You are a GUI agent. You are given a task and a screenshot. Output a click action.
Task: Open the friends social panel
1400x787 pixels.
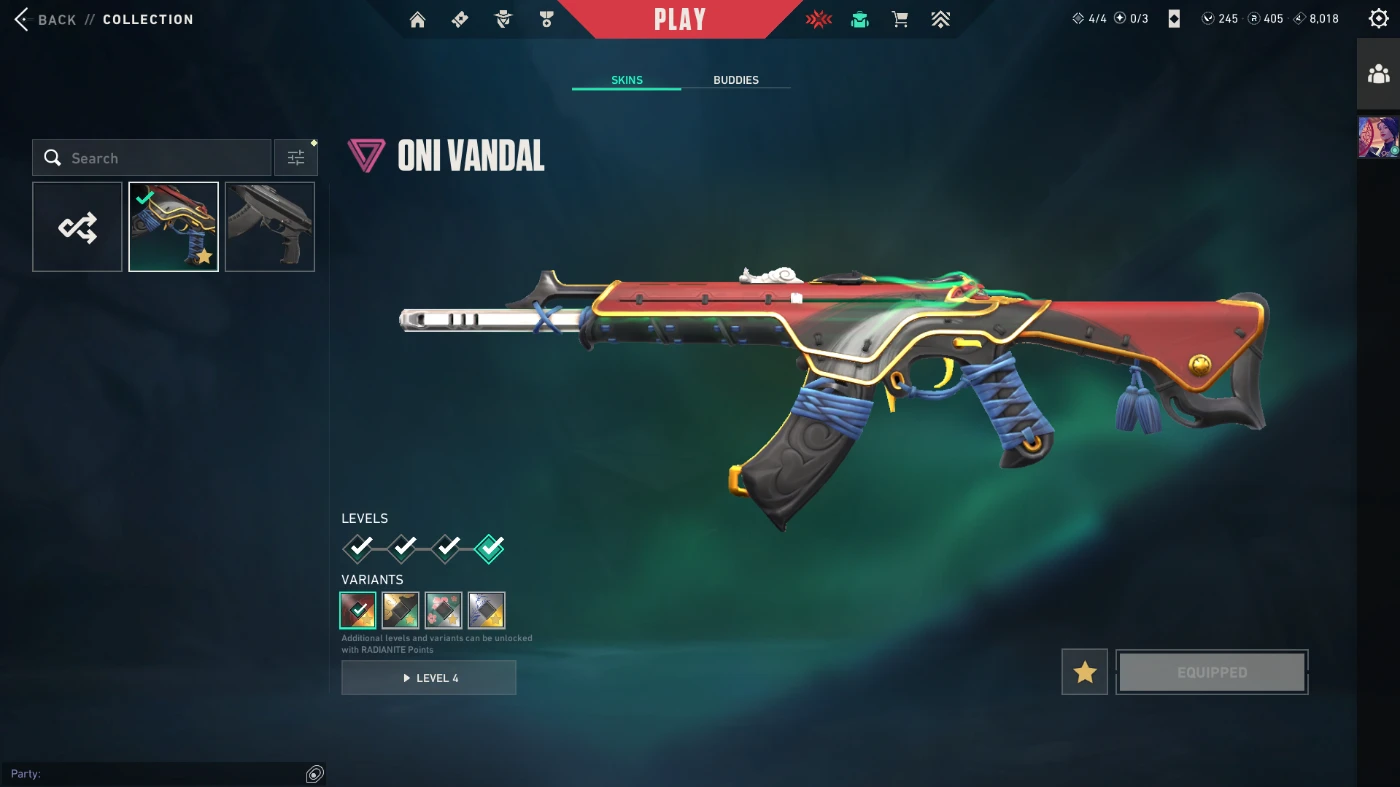1378,74
